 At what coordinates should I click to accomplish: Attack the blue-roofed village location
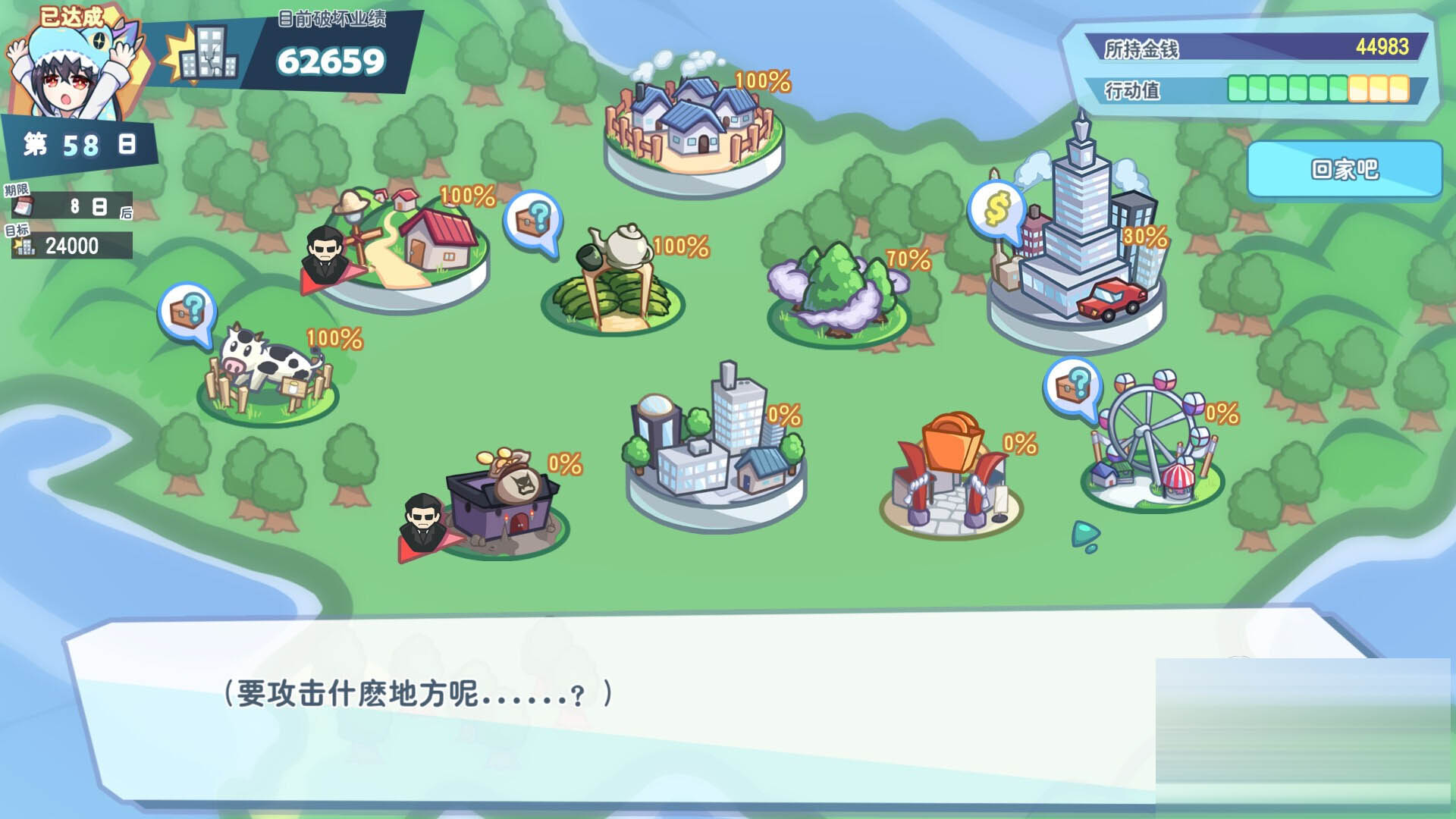694,125
